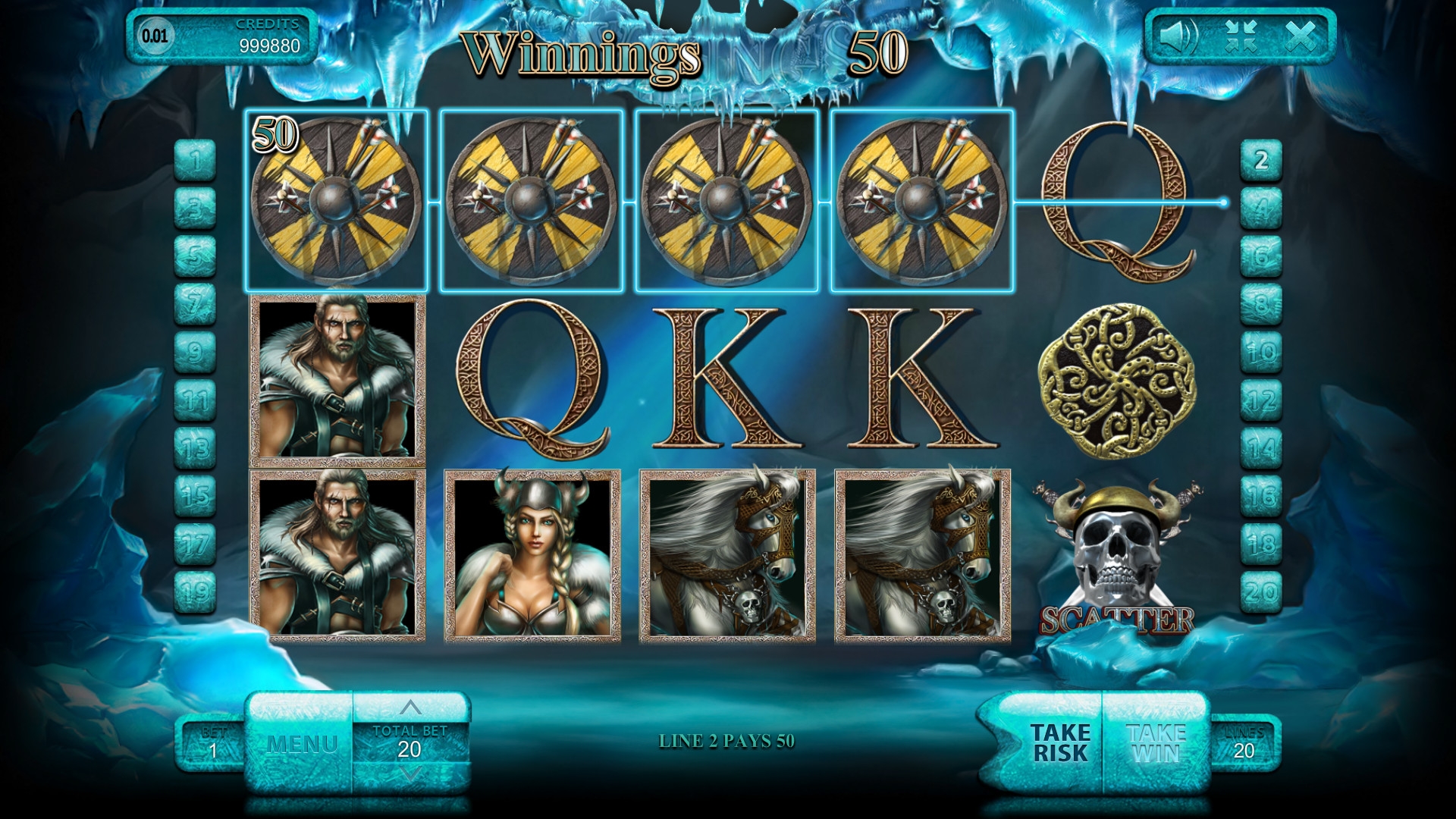Exit fullscreen using the arrows icon

pyautogui.click(x=1241, y=35)
